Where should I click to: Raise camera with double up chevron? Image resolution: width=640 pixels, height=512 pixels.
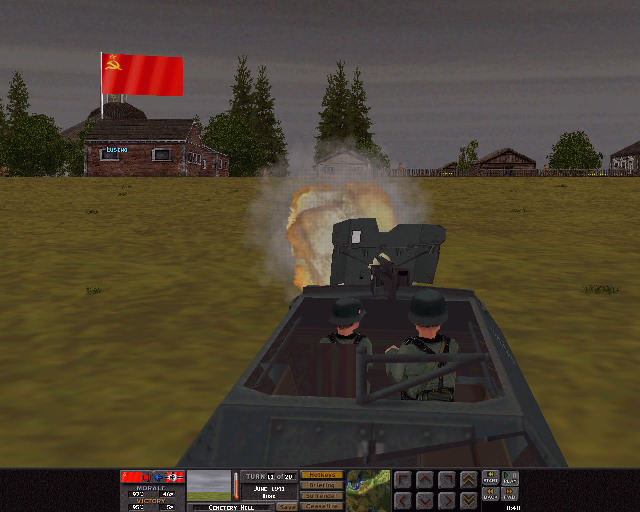(467, 480)
